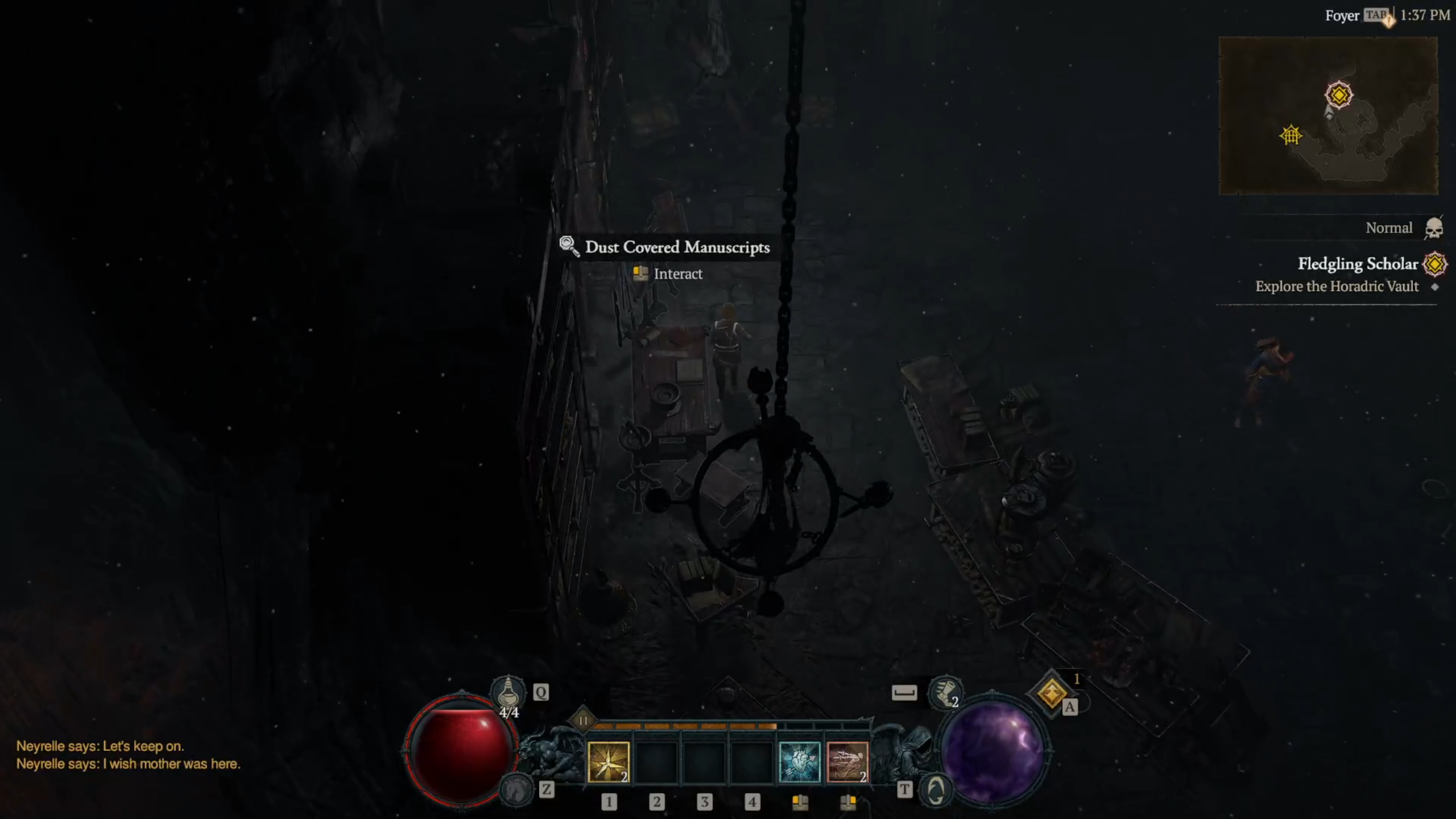Select the golden diamond level-up icon
This screenshot has height=819, width=1456.
tap(1051, 693)
